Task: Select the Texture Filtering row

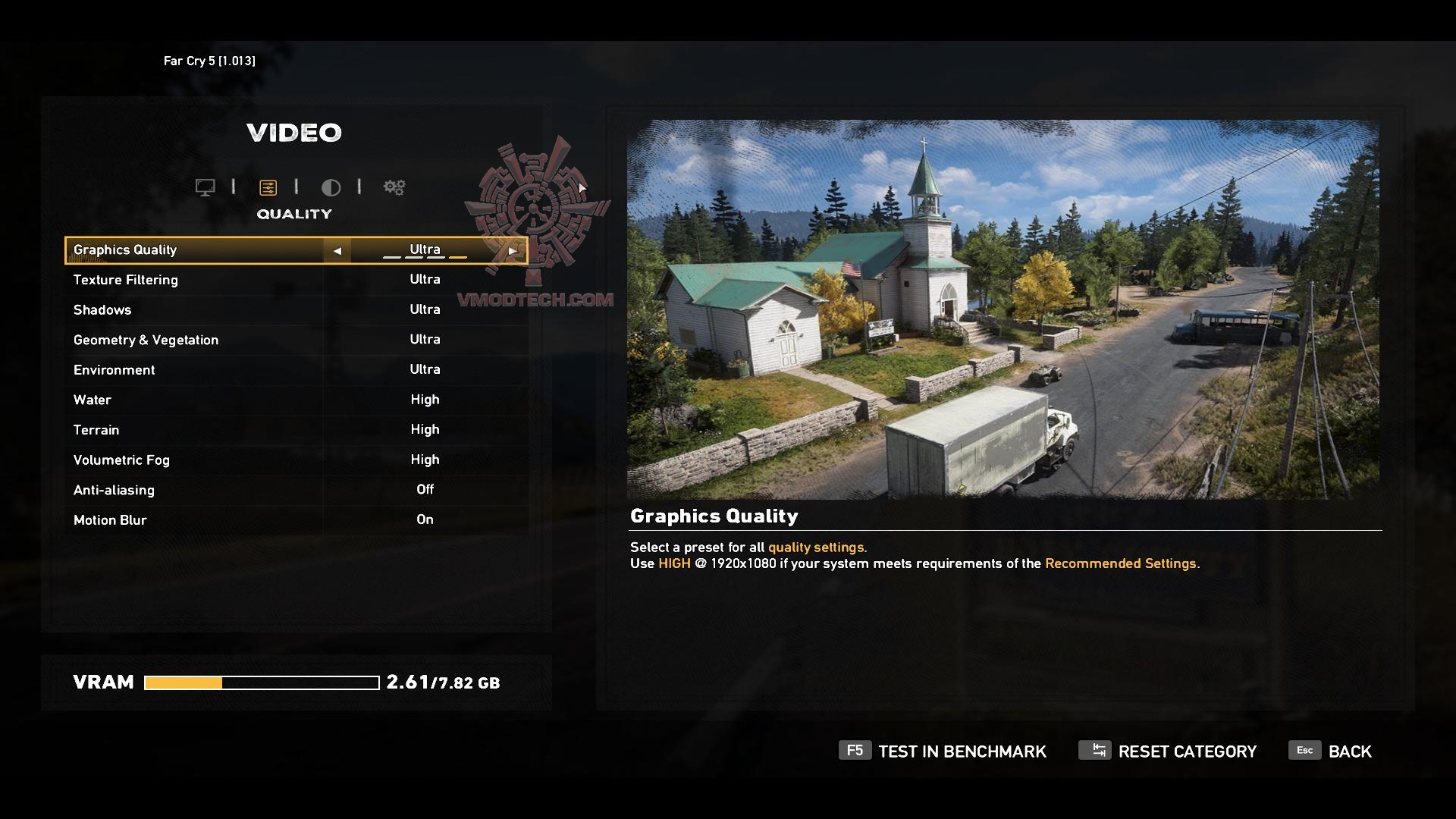Action: click(296, 280)
